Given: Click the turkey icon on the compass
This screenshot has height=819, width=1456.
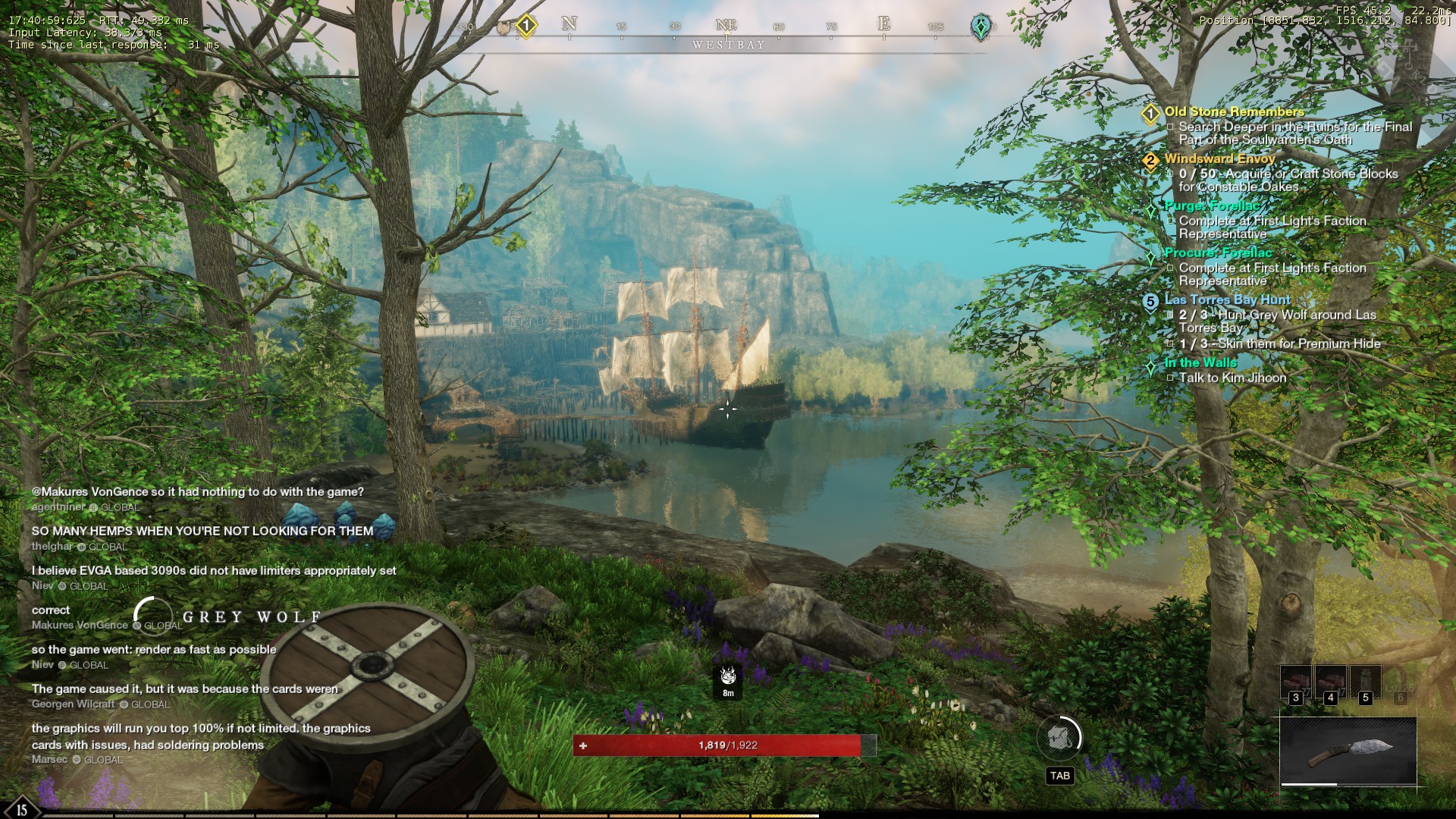Looking at the screenshot, I should click(x=503, y=27).
